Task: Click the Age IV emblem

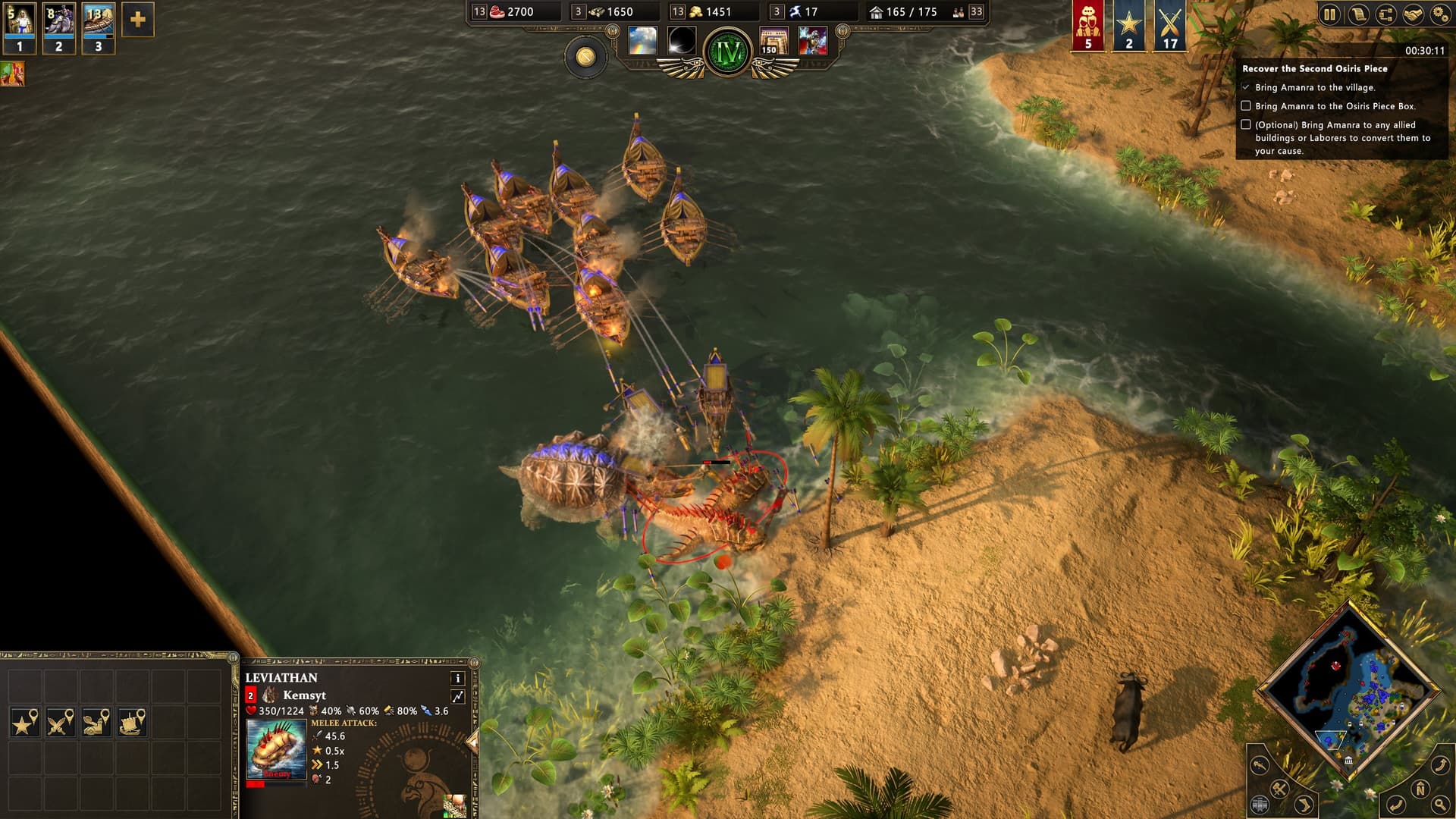Action: pyautogui.click(x=727, y=52)
